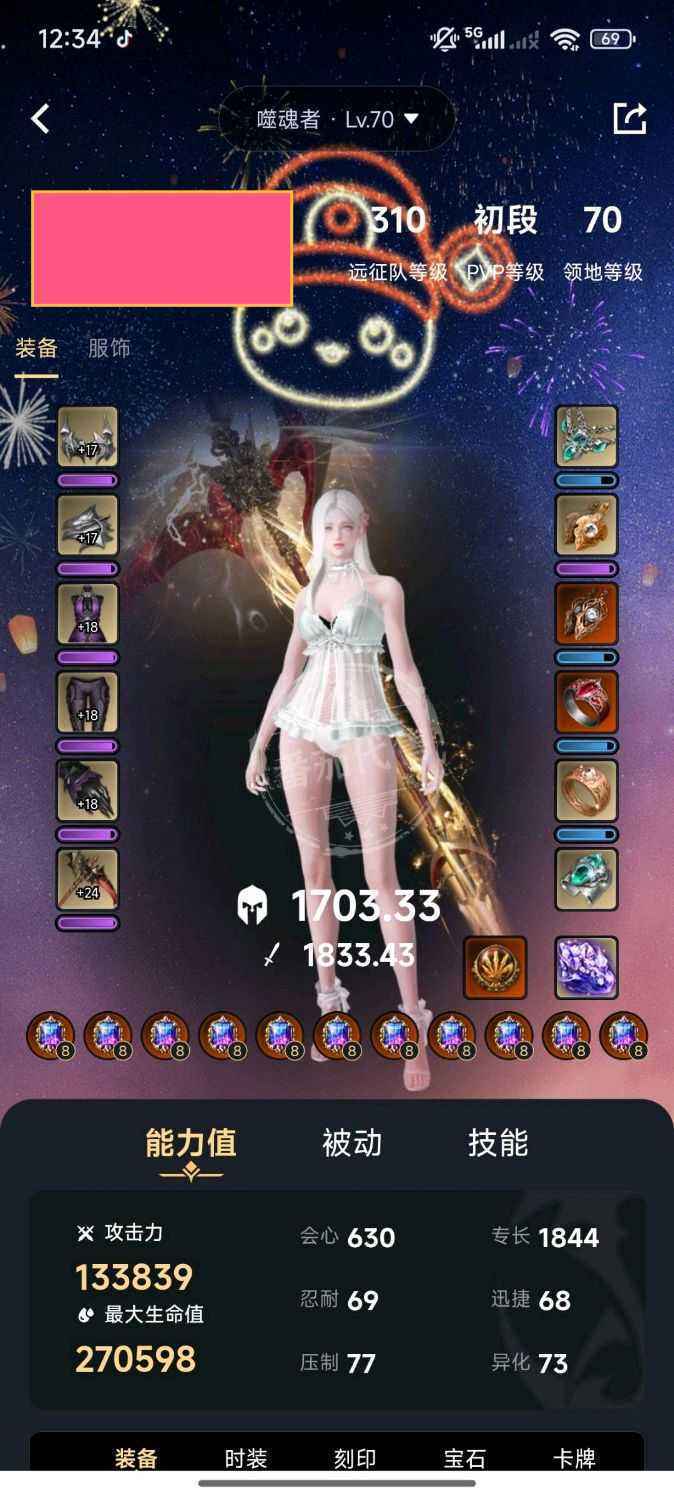Select the +24 weapon slot
The height and width of the screenshot is (1500, 674).
pos(88,879)
